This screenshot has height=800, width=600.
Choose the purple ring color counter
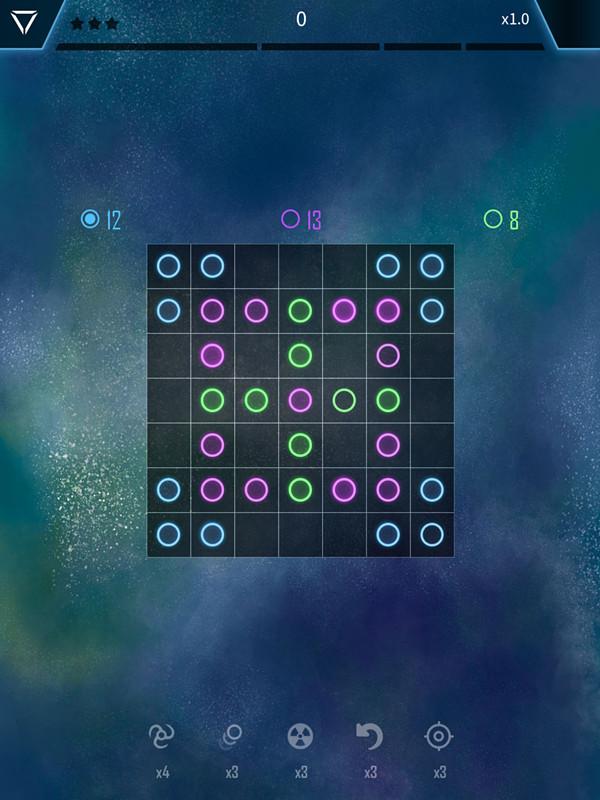pos(301,219)
